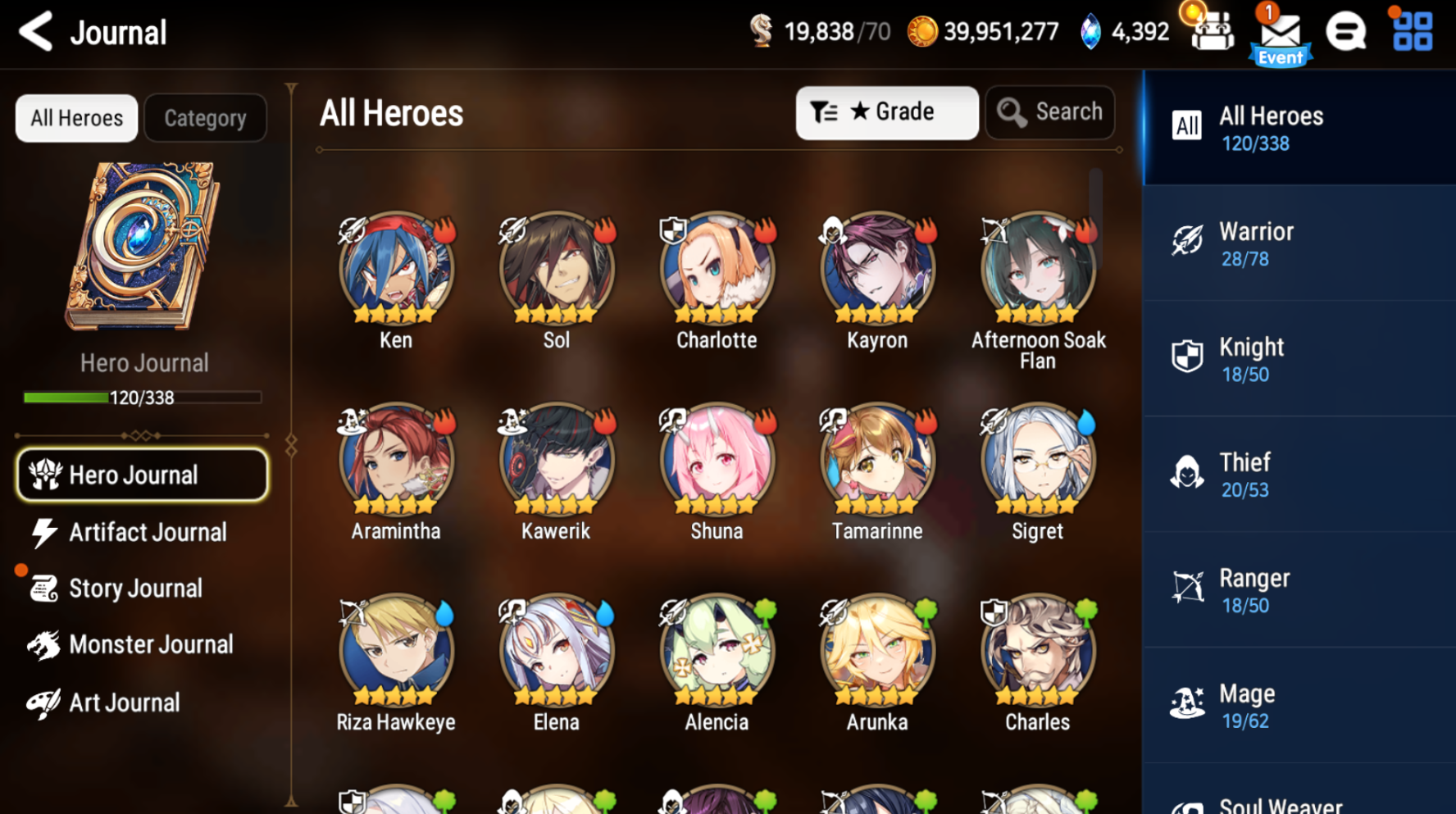This screenshot has height=814, width=1456.
Task: Open the Grade sort dropdown
Action: (x=886, y=112)
